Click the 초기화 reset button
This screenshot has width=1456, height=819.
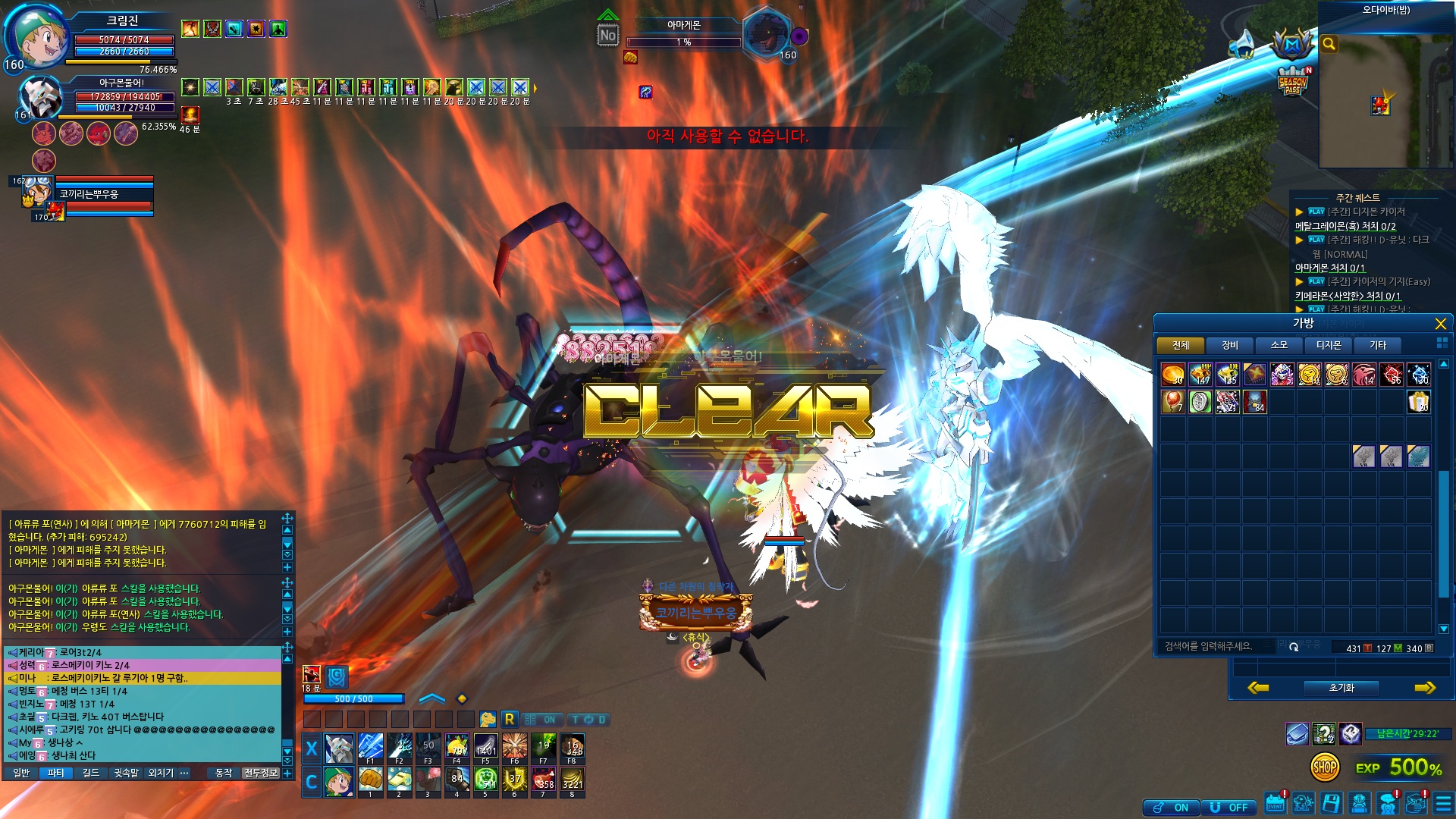pos(1341,688)
